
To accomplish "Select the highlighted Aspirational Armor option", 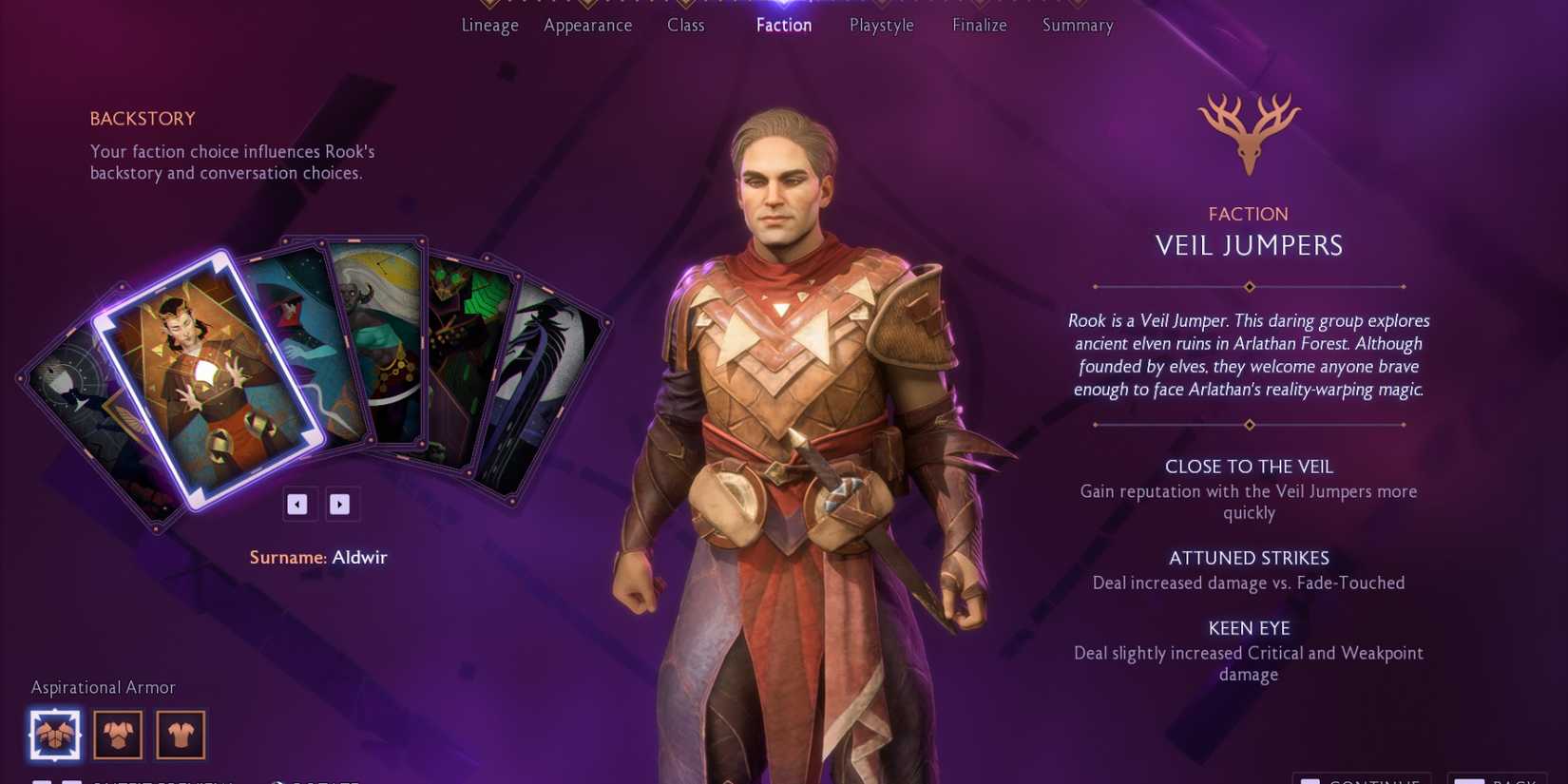I will 54,734.
